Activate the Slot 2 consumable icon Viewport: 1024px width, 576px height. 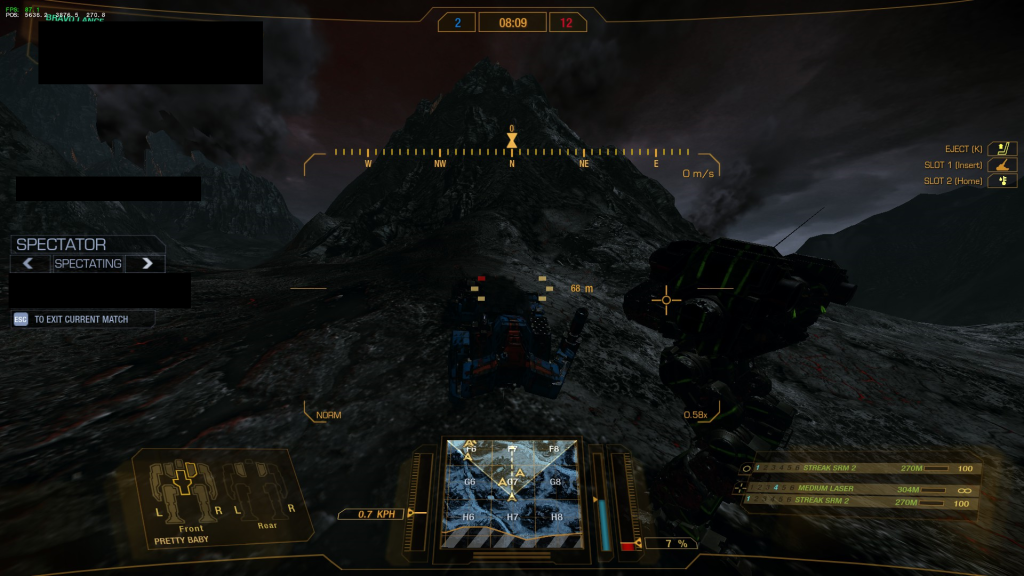1002,181
